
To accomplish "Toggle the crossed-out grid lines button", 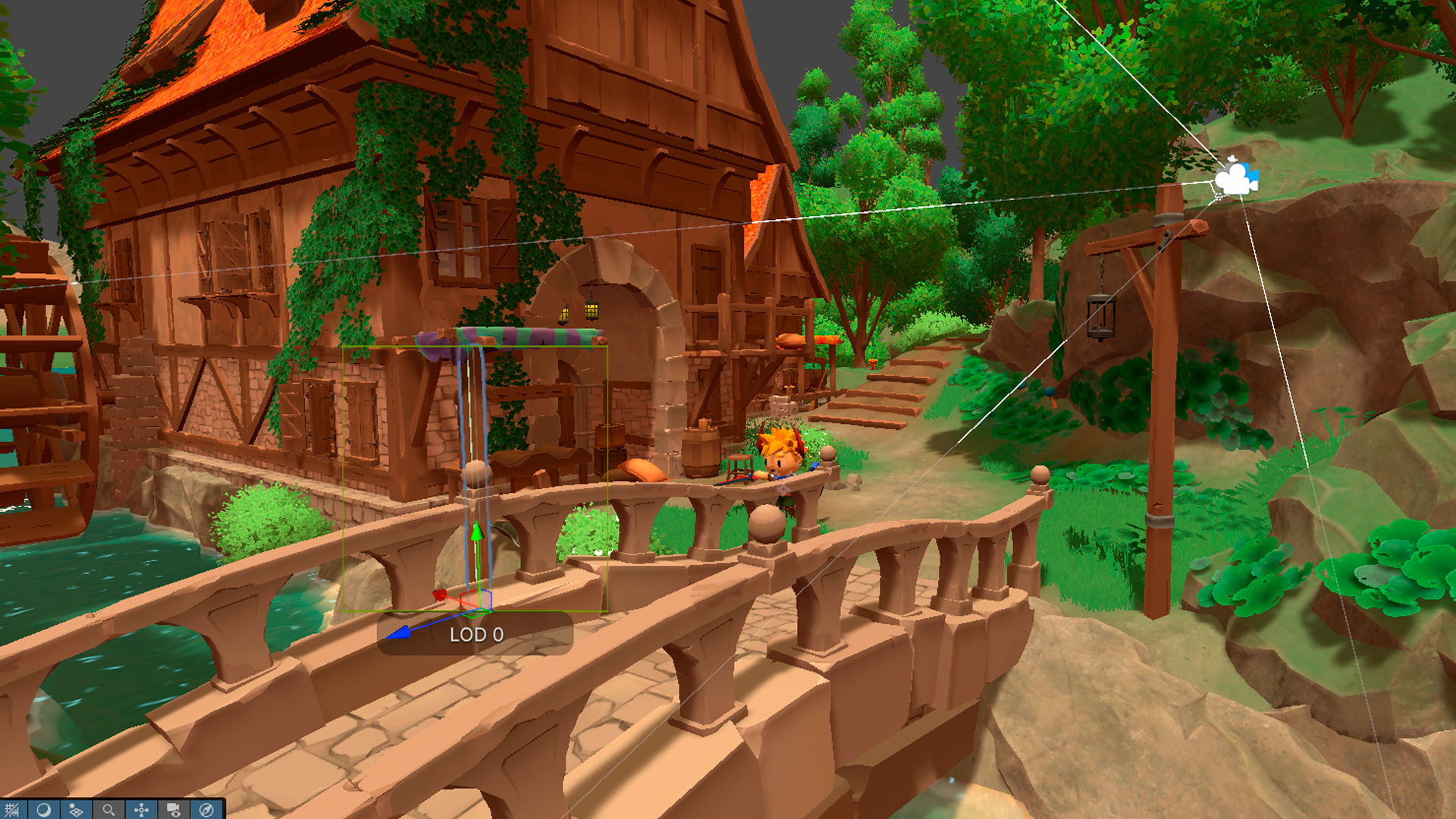I will (11, 810).
